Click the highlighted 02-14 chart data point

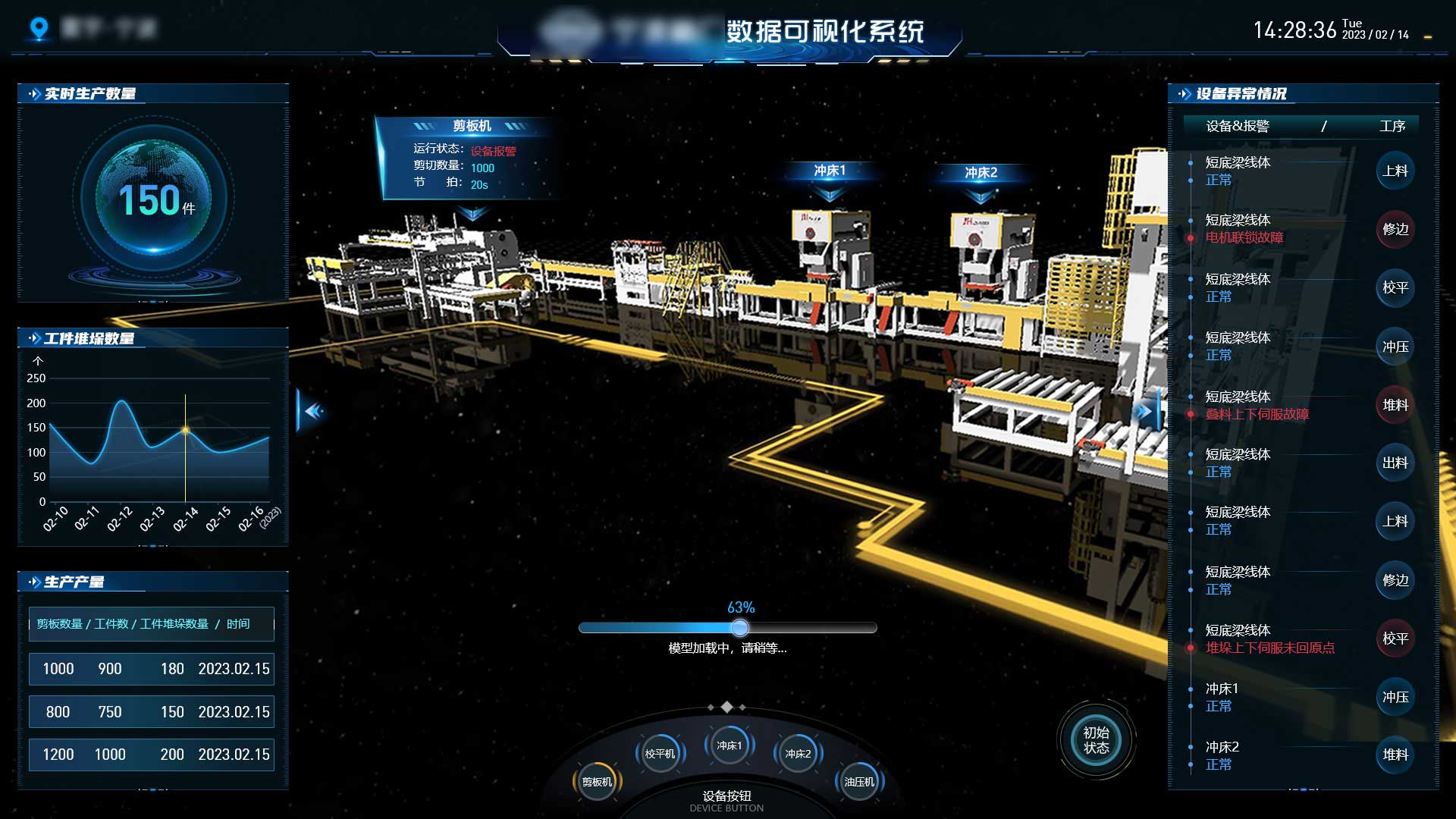click(x=185, y=430)
